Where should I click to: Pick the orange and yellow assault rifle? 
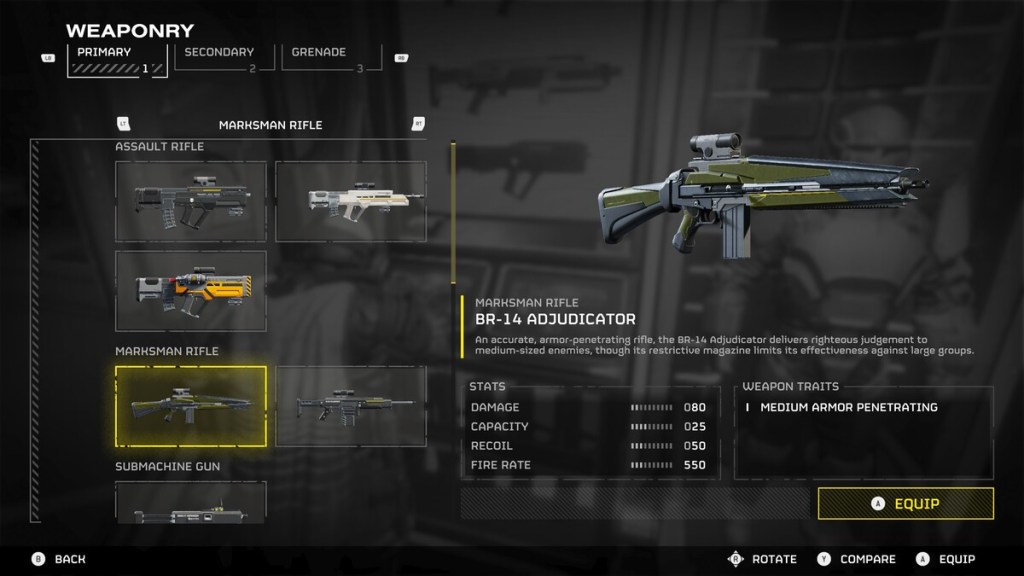tap(191, 291)
